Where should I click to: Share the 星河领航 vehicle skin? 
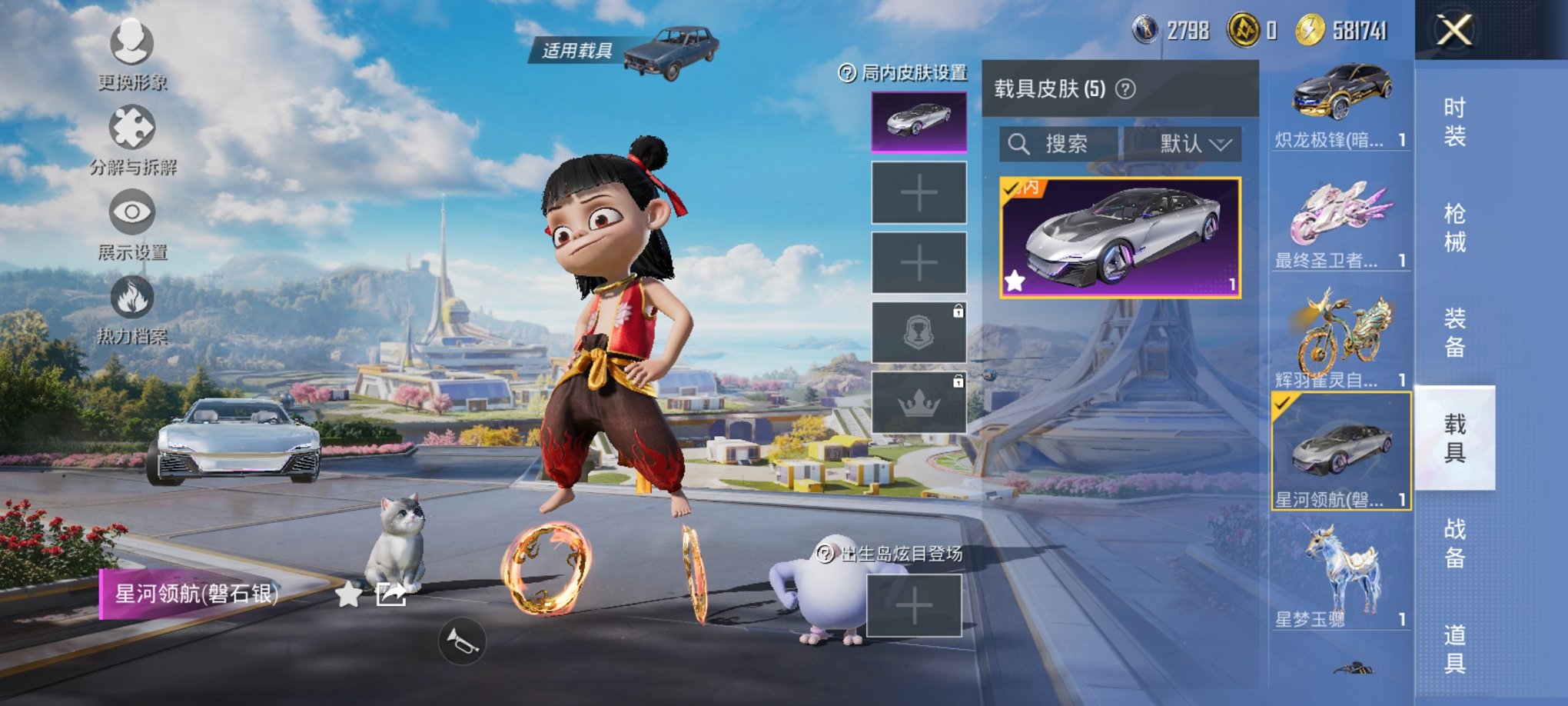click(390, 594)
